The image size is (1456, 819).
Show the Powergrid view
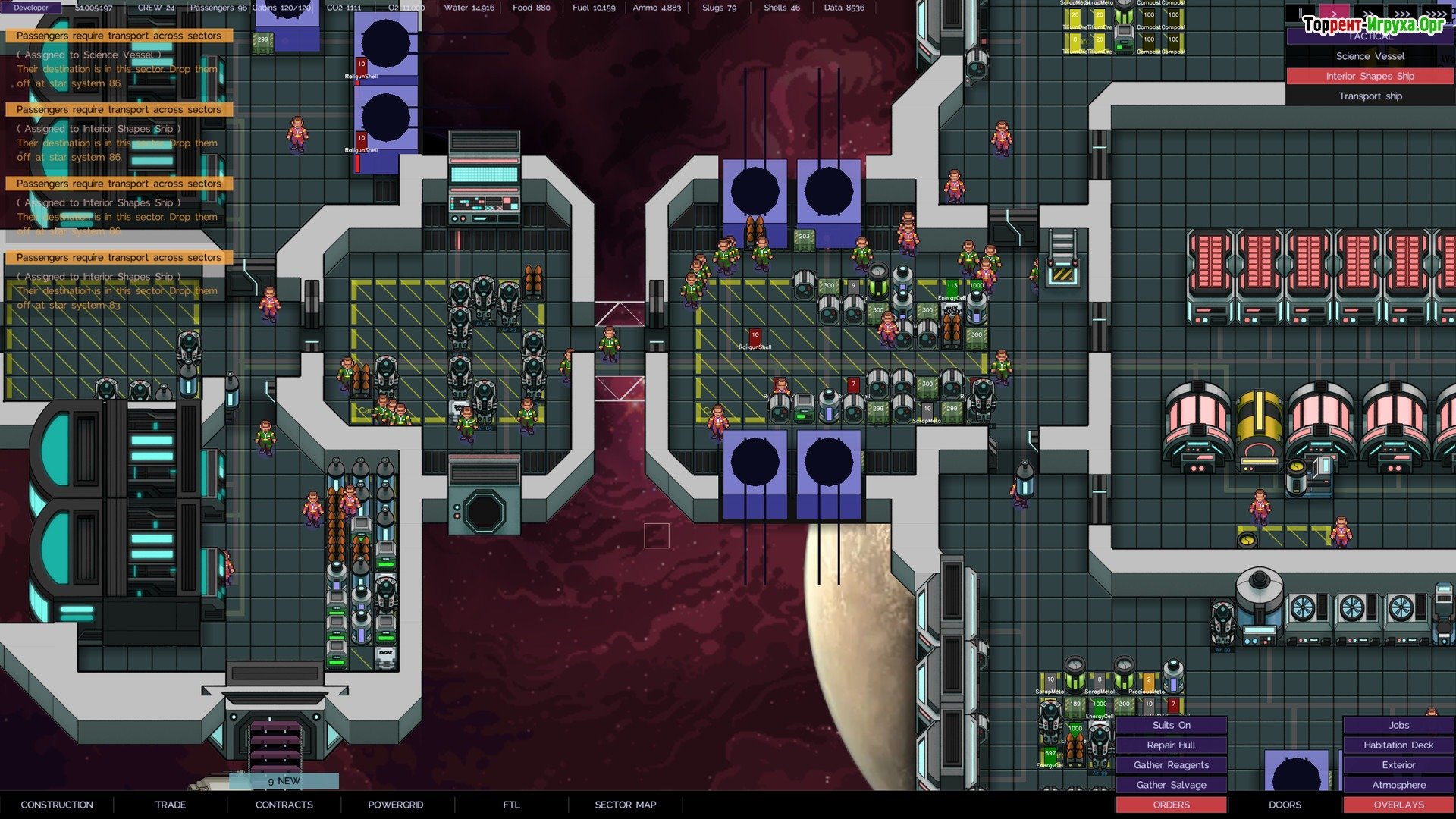coord(396,805)
